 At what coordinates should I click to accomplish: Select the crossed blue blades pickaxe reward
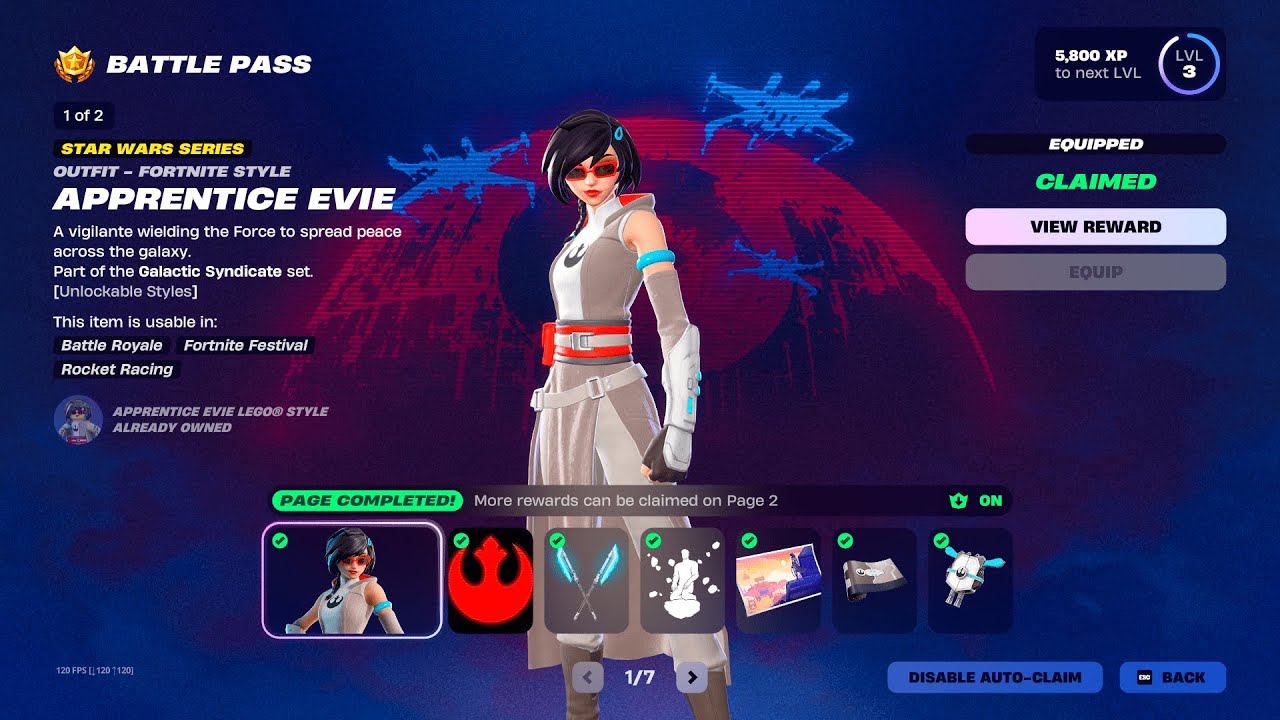pos(586,580)
